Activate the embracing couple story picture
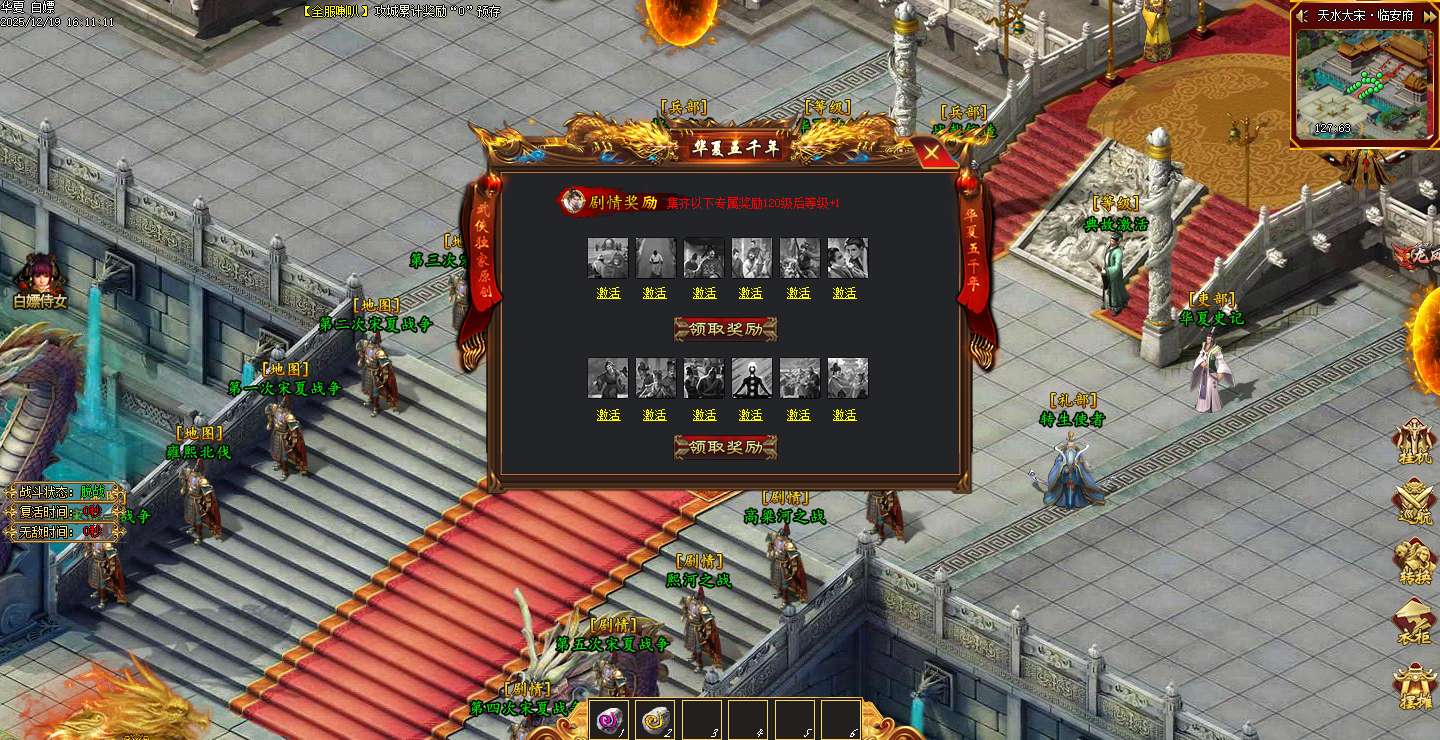This screenshot has width=1440, height=740. pyautogui.click(x=845, y=293)
